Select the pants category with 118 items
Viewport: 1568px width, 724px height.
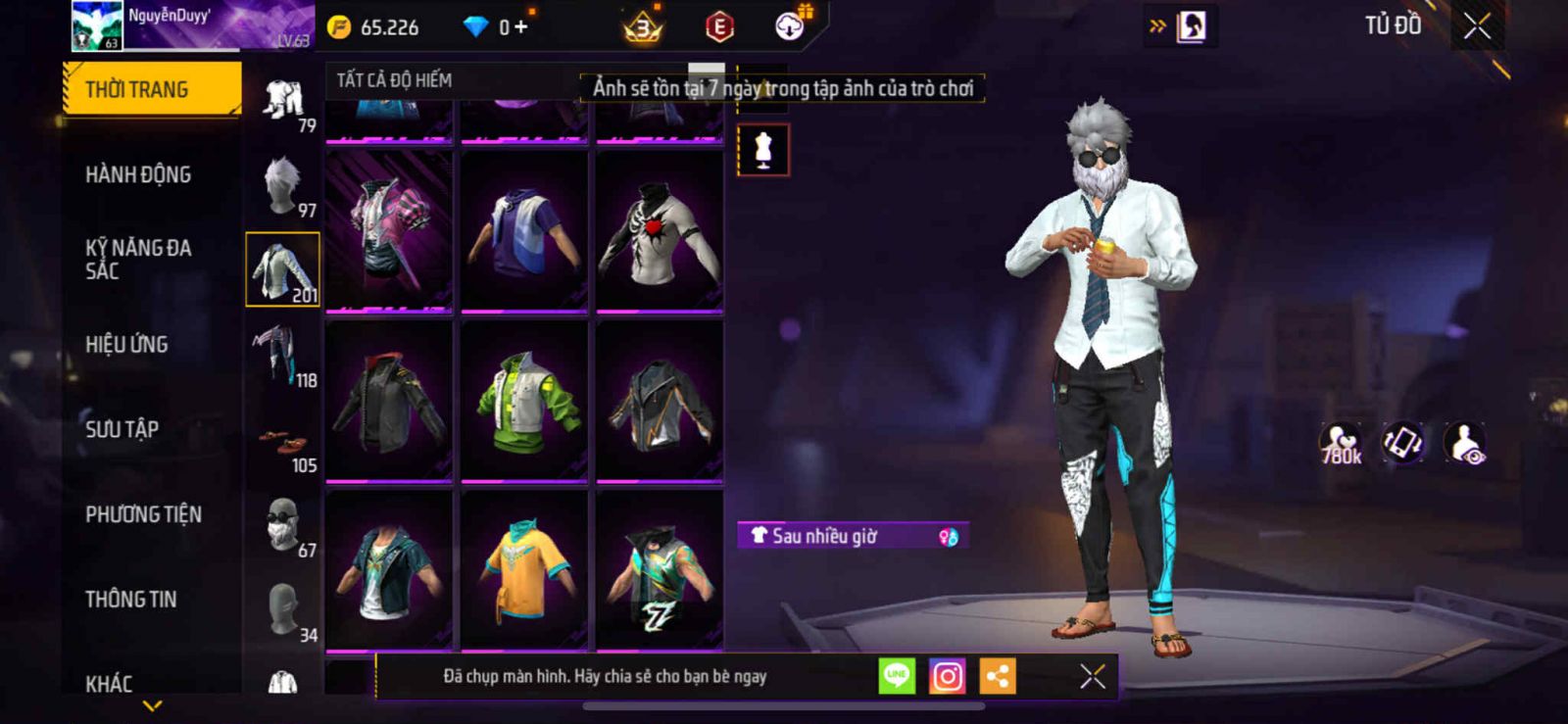point(283,355)
